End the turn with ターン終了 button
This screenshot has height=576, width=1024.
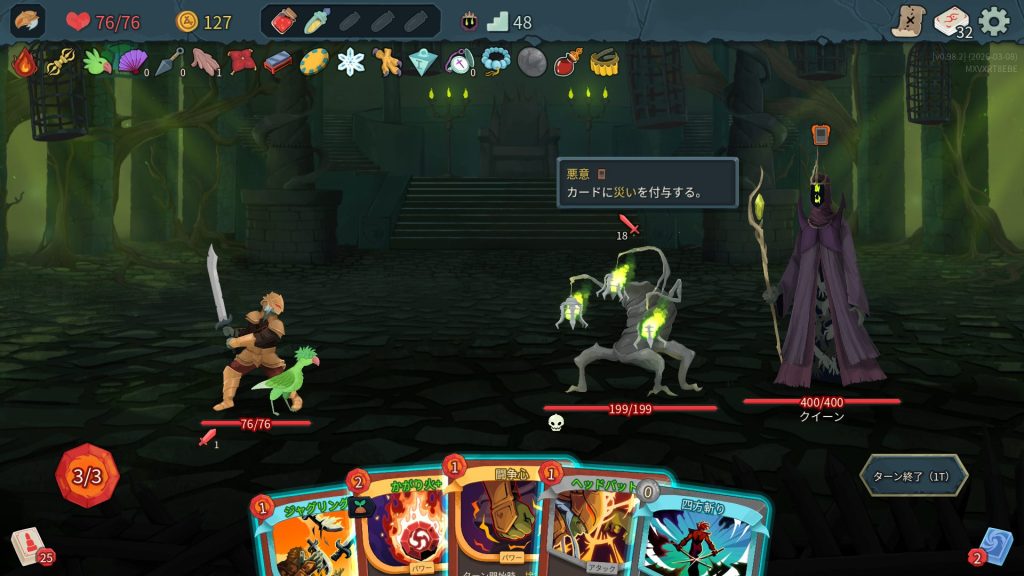(913, 476)
